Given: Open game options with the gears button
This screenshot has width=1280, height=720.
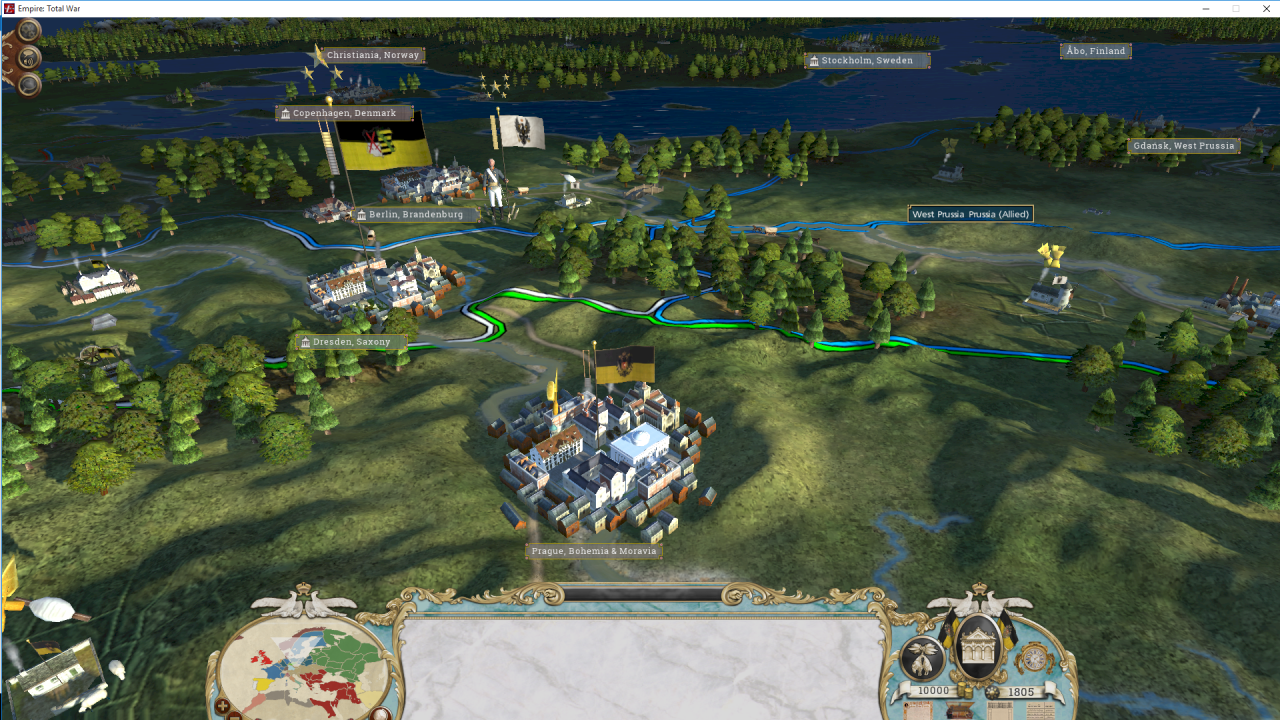Looking at the screenshot, I should (29, 32).
